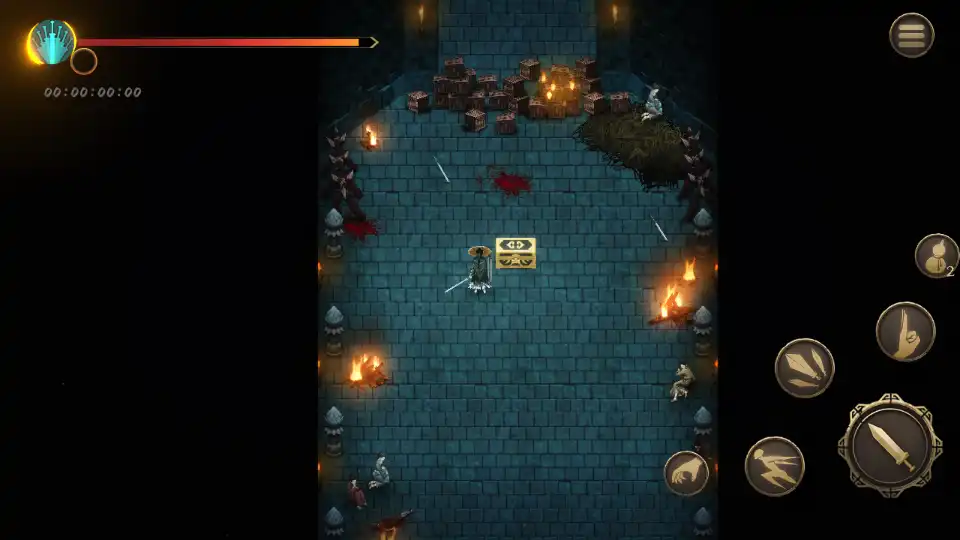Activate the two-finger hand seal skill
Viewport: 960px width, 540px height.
905,331
